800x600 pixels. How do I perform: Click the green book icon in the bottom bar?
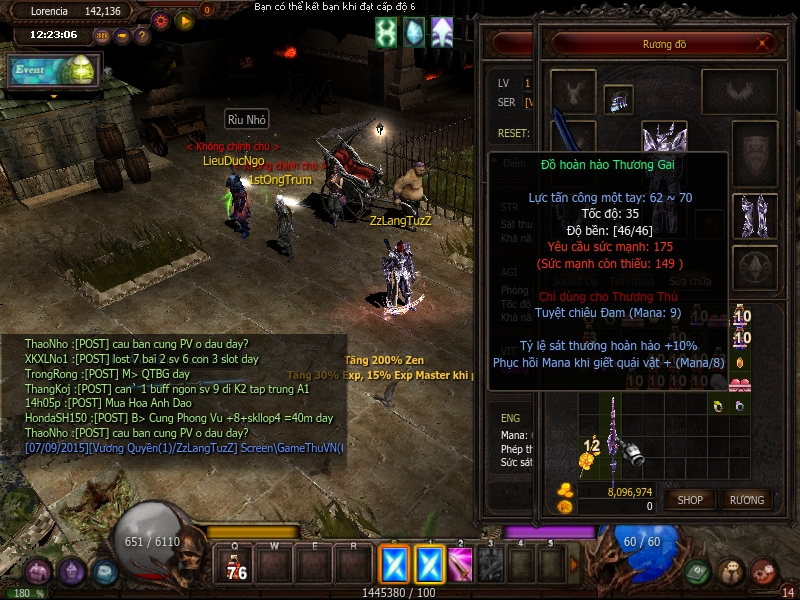coord(699,572)
